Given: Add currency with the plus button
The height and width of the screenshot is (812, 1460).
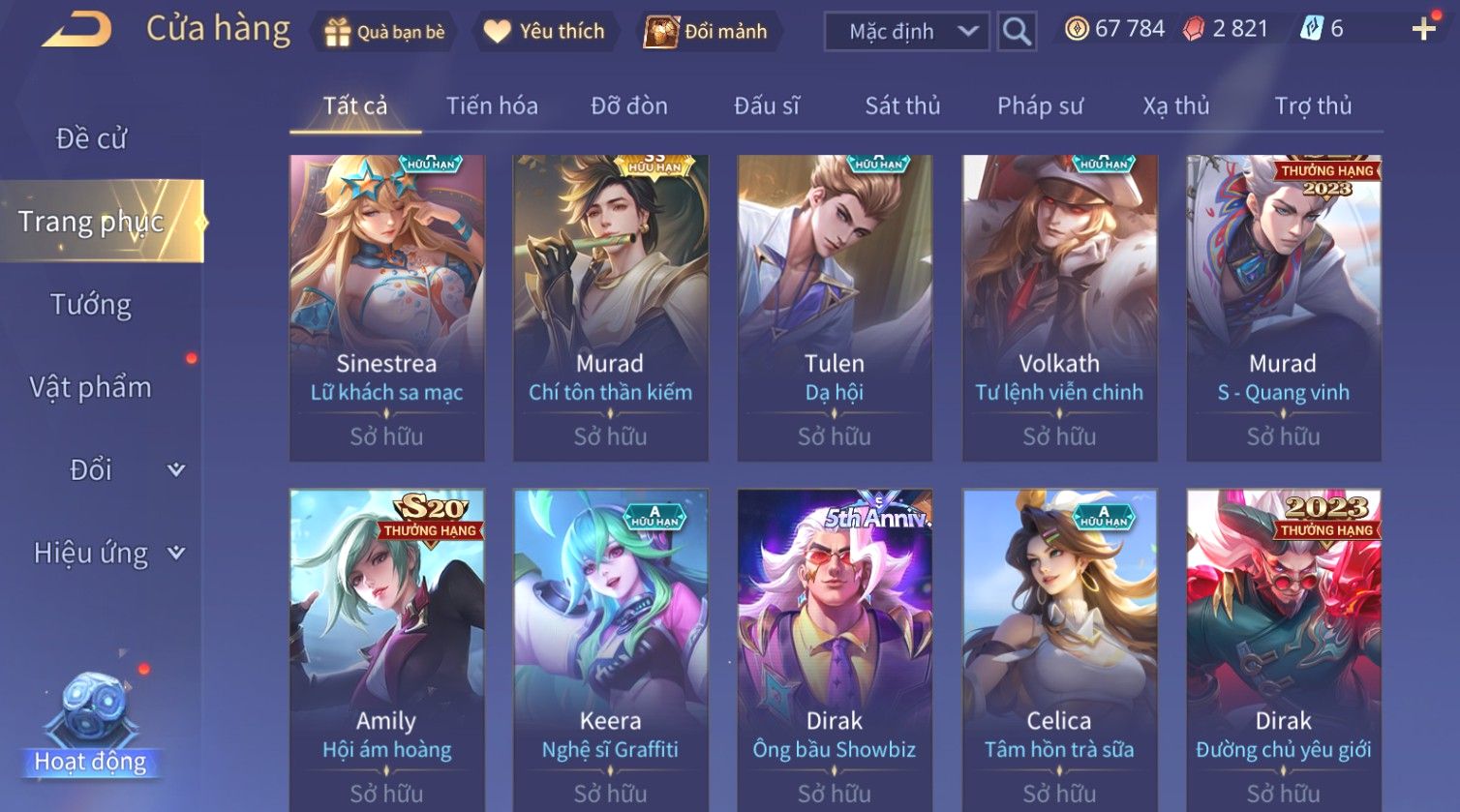Looking at the screenshot, I should (1423, 30).
